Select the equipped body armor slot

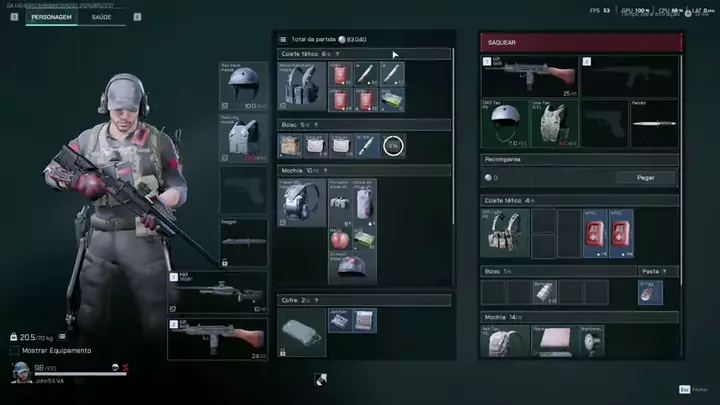[x=244, y=137]
